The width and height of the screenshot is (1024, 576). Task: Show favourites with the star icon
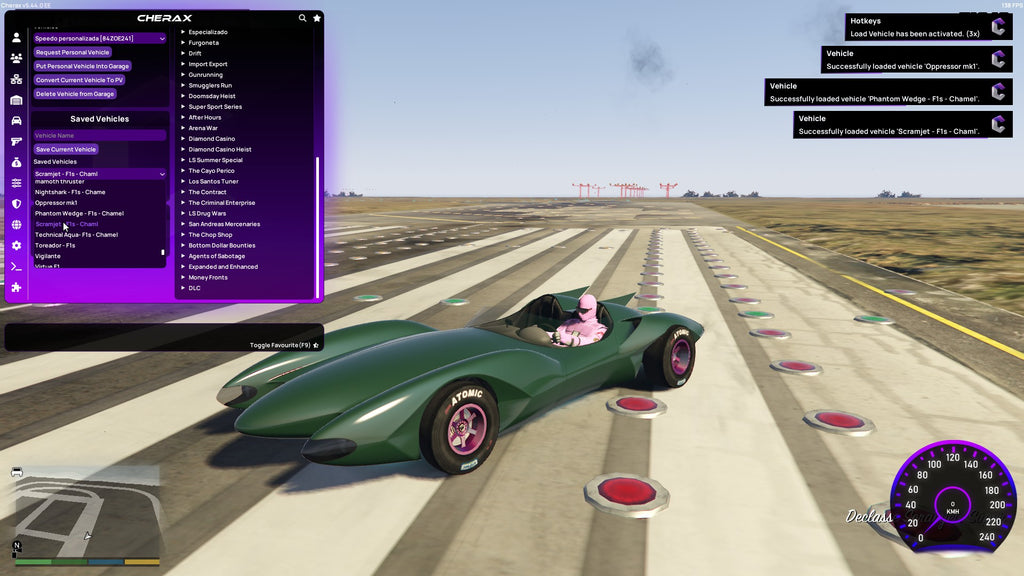(x=317, y=18)
